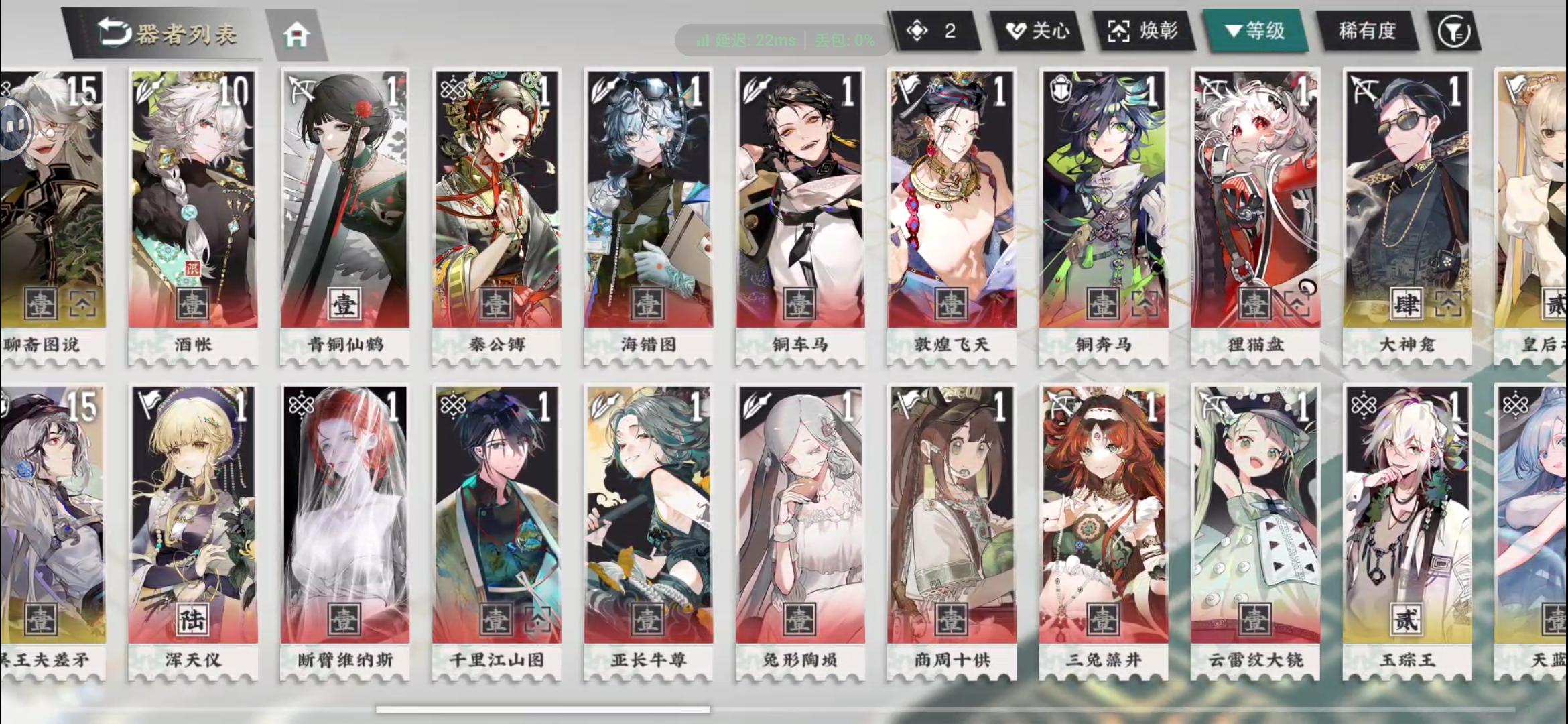Open the 等级 sort order dropdown
1568x724 pixels.
[x=1258, y=31]
